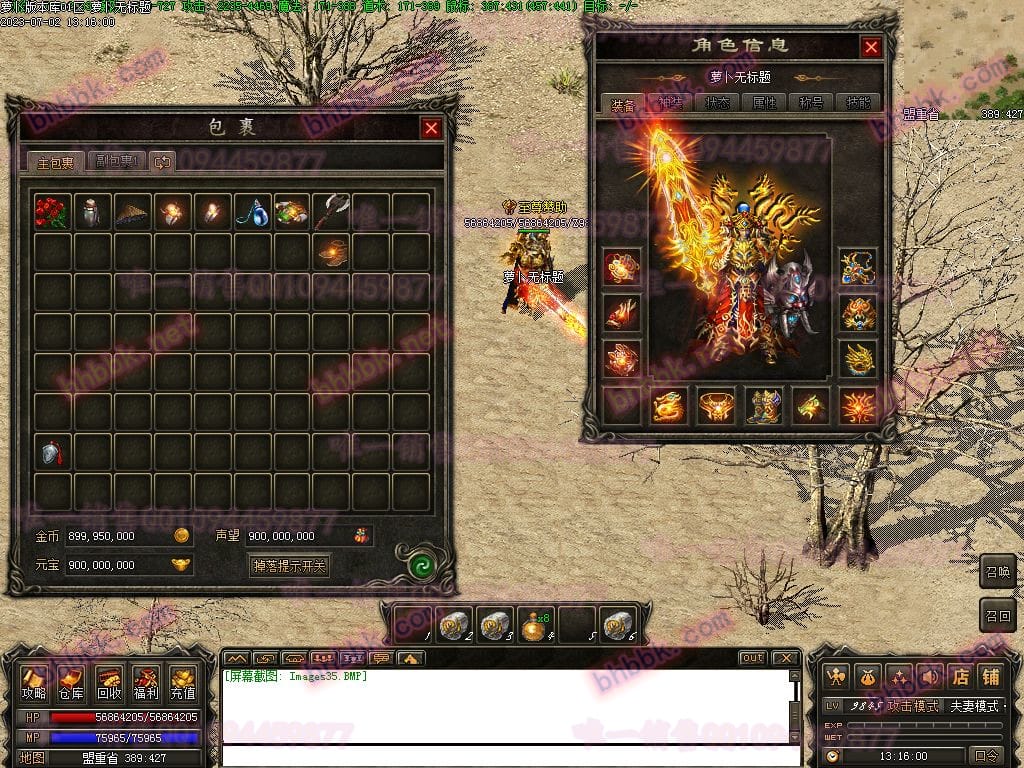Open the 仓库 warehouse
The height and width of the screenshot is (768, 1024).
(x=71, y=682)
